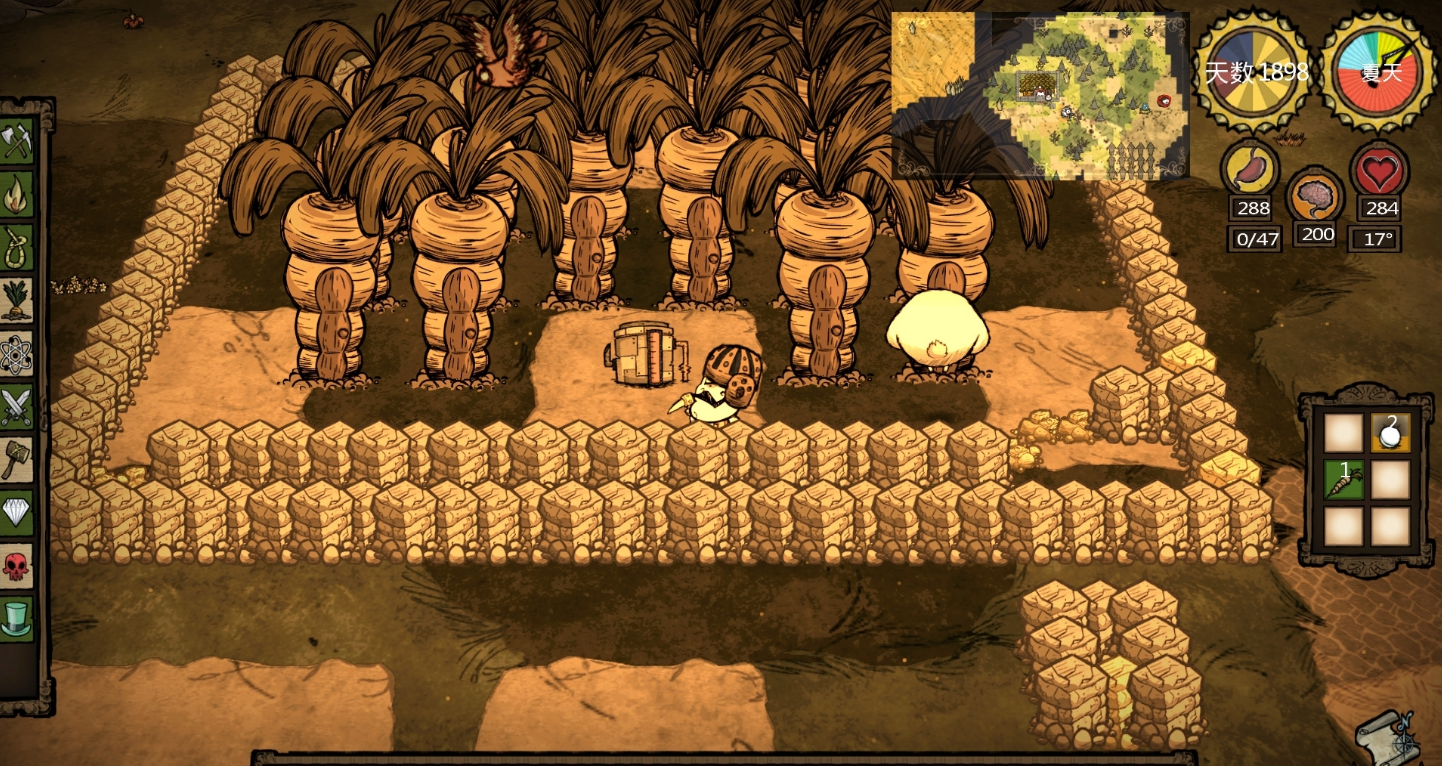Viewport: 1442px width, 766px height.
Task: Choose the Fight tab with crossed swords
Action: (17, 407)
